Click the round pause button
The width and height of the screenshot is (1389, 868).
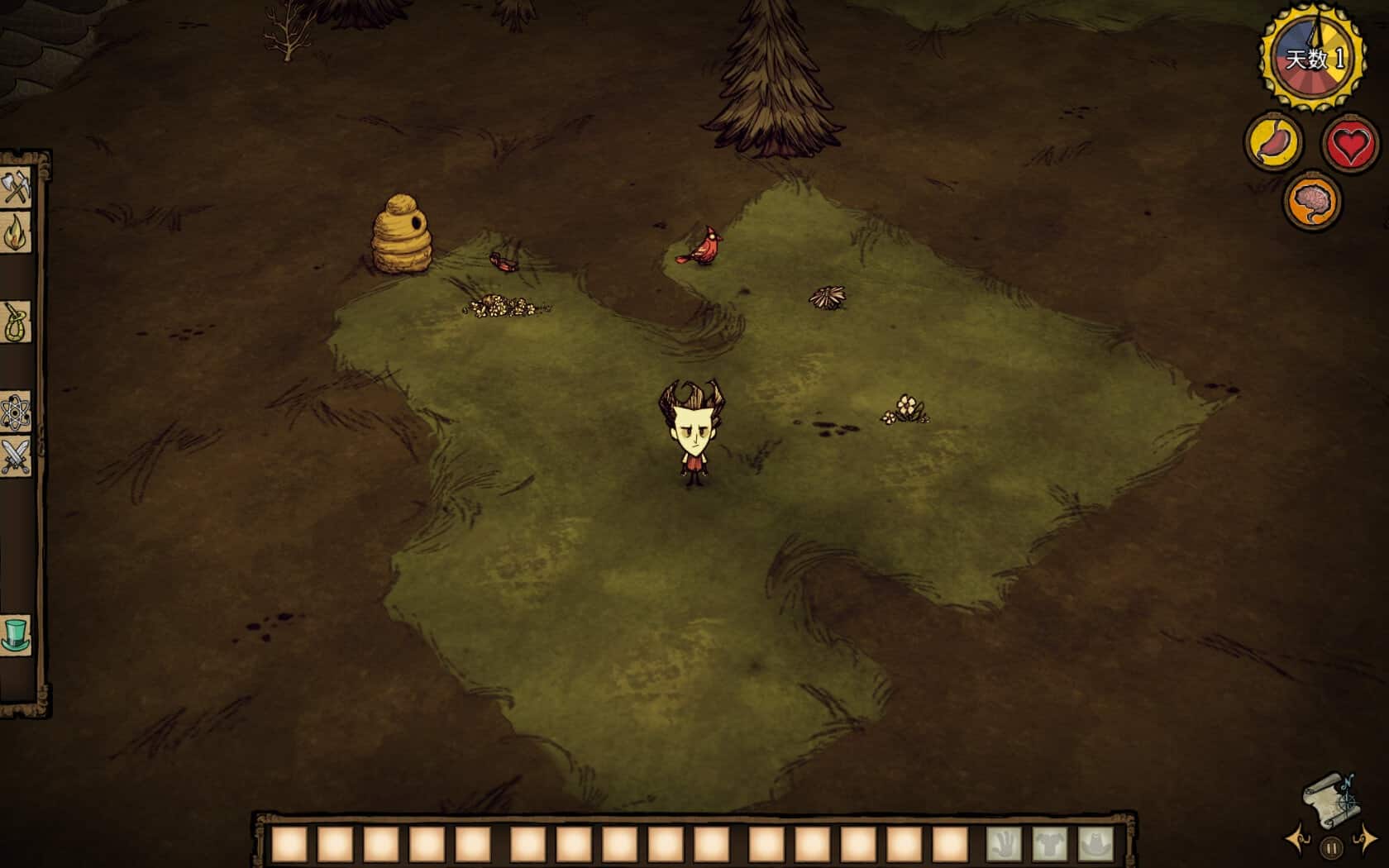tap(1331, 847)
